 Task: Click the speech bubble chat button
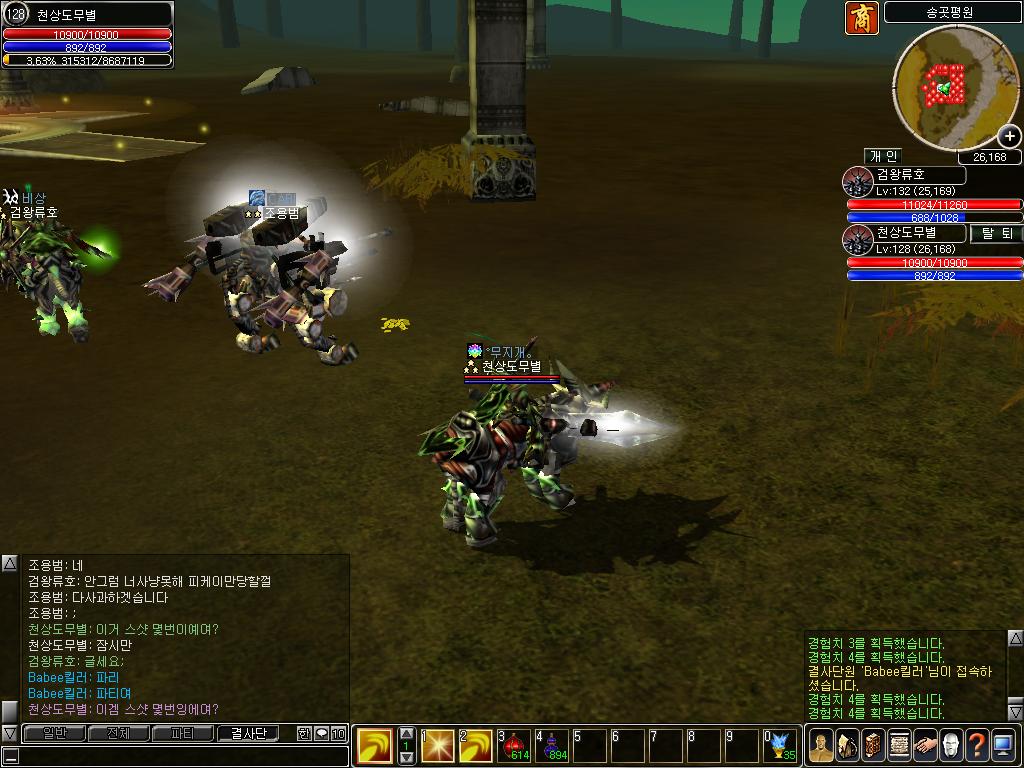tap(321, 734)
